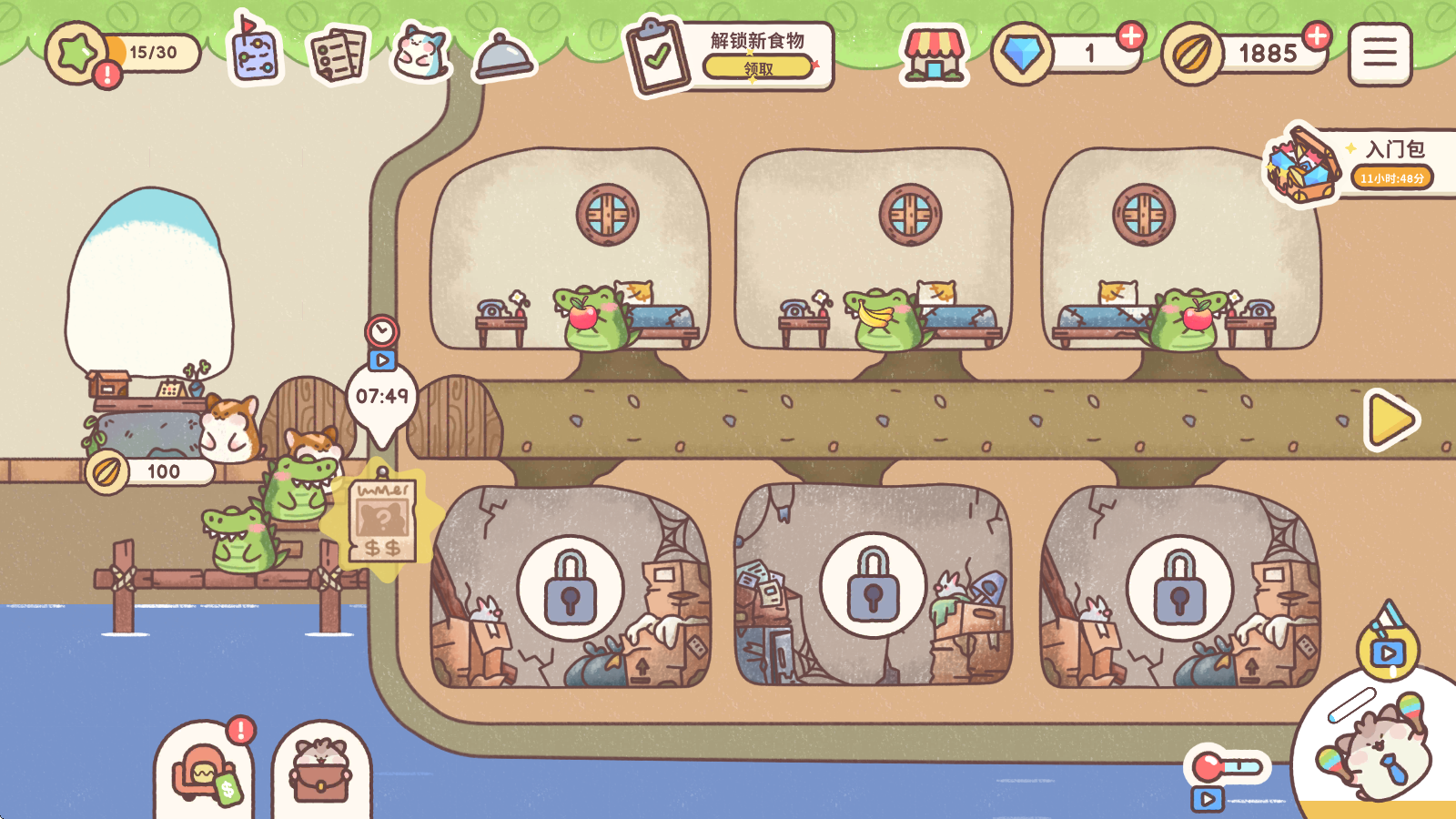Claim the unlock new food reward

coord(758,67)
